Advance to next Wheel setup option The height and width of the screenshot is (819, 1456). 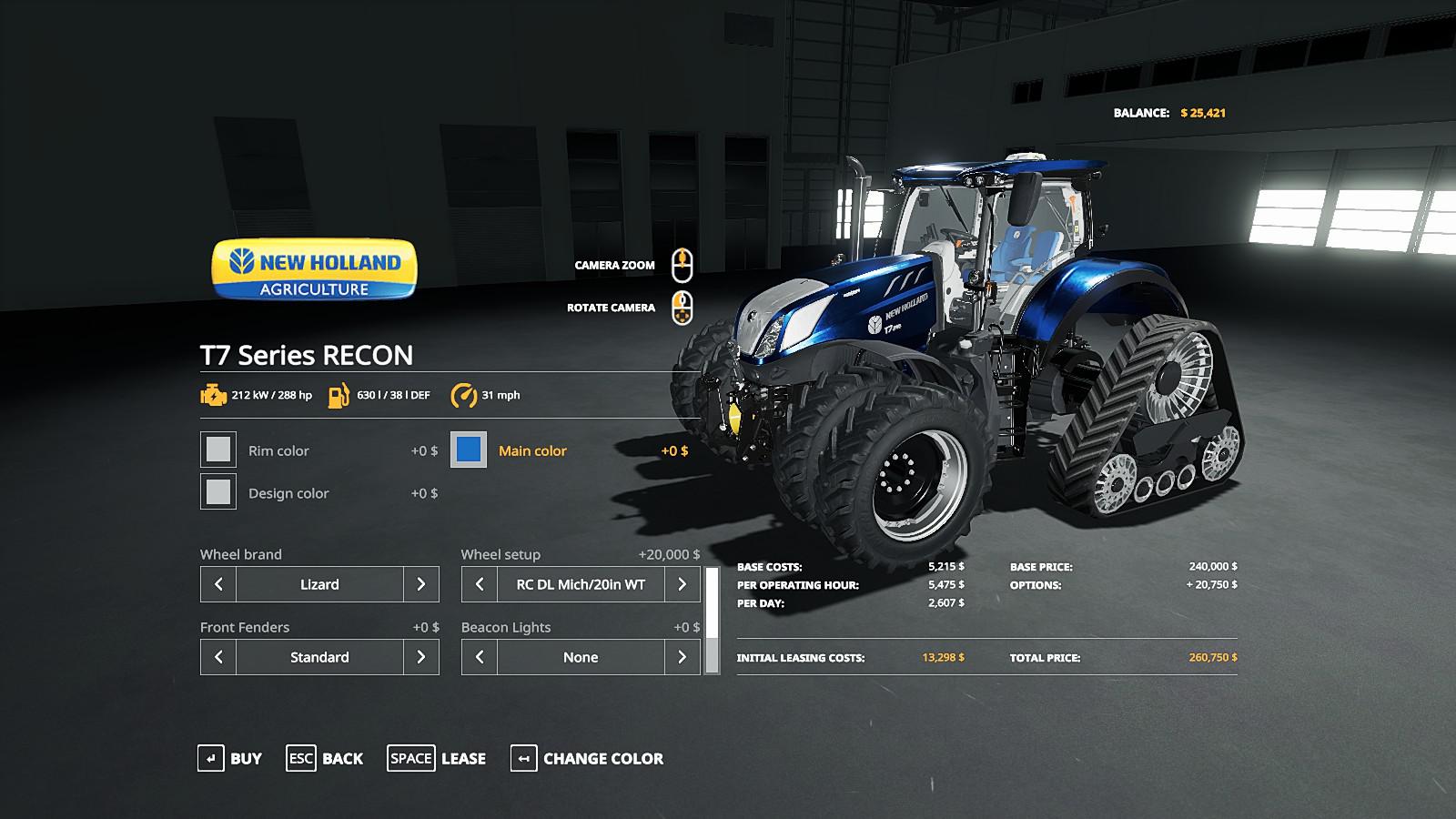[x=682, y=584]
